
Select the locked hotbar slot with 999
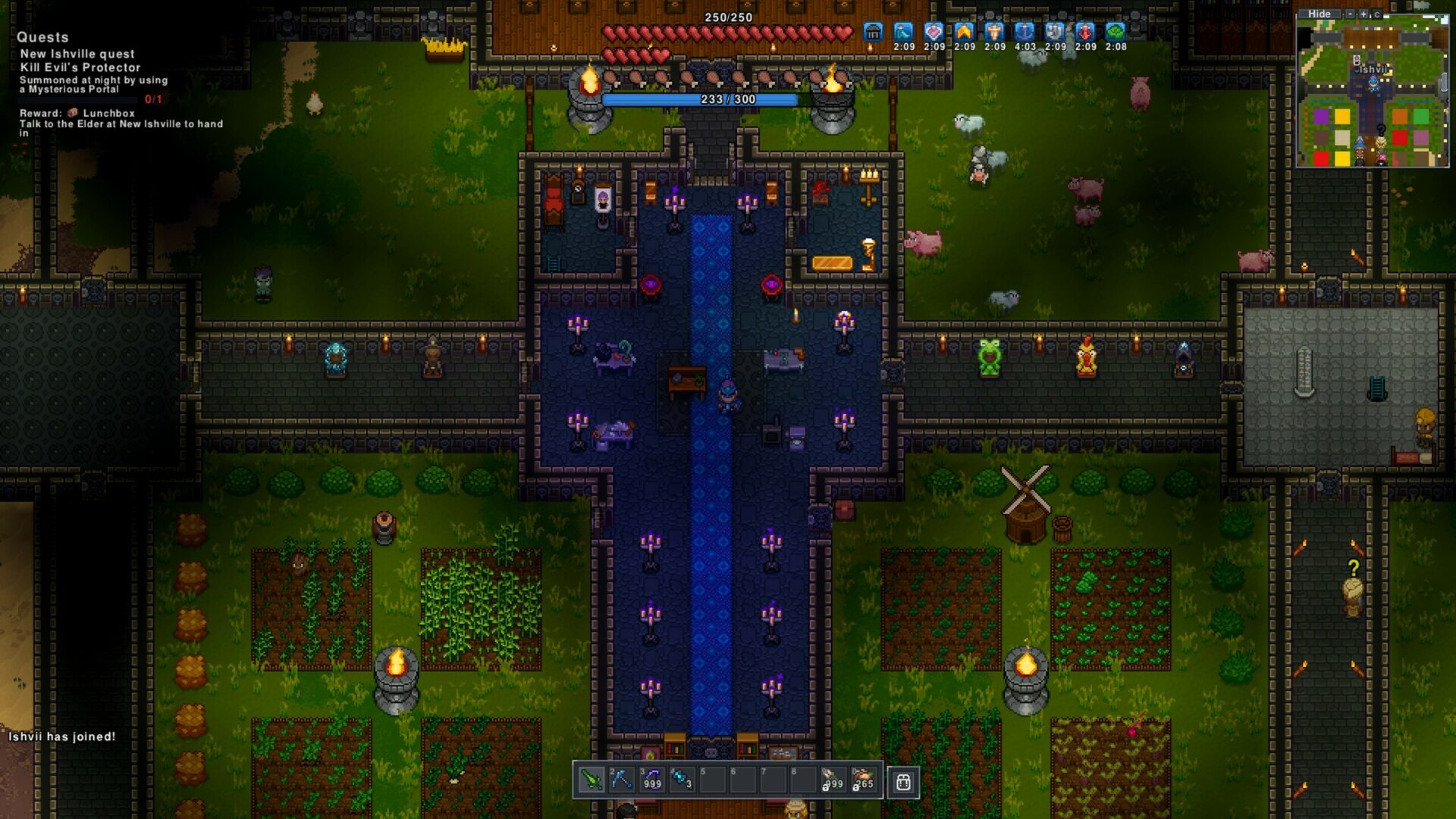click(833, 780)
